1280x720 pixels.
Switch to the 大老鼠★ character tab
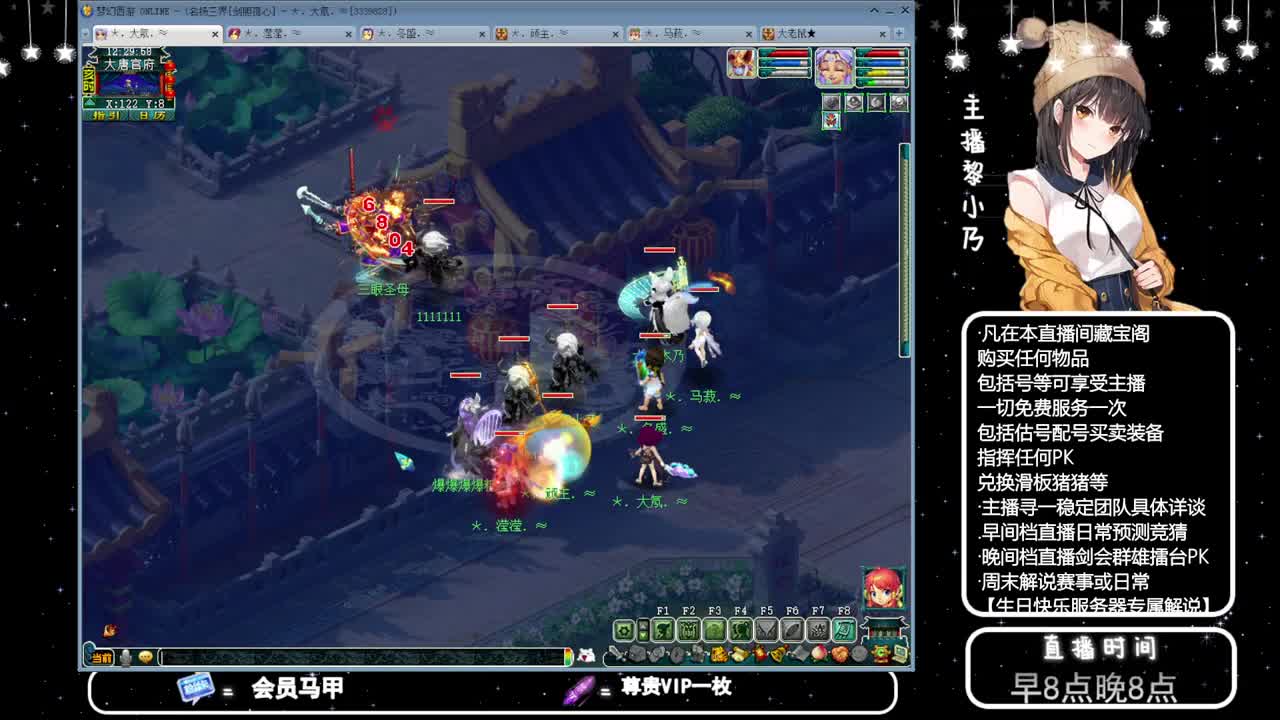tap(795, 33)
